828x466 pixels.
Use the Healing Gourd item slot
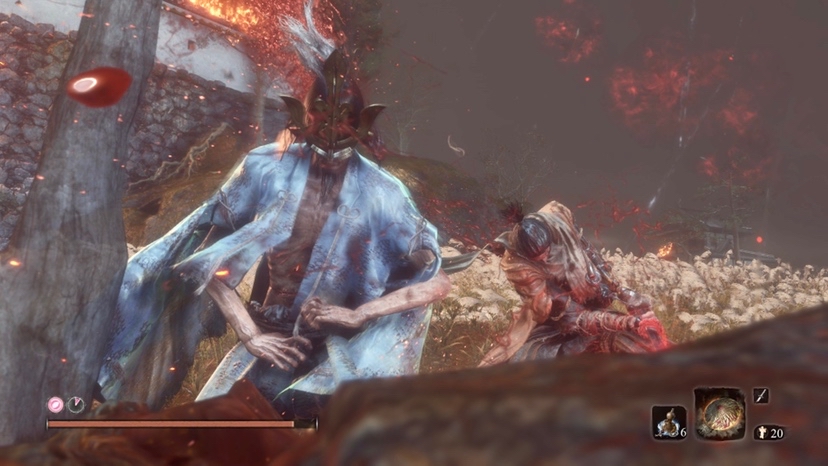click(x=667, y=422)
